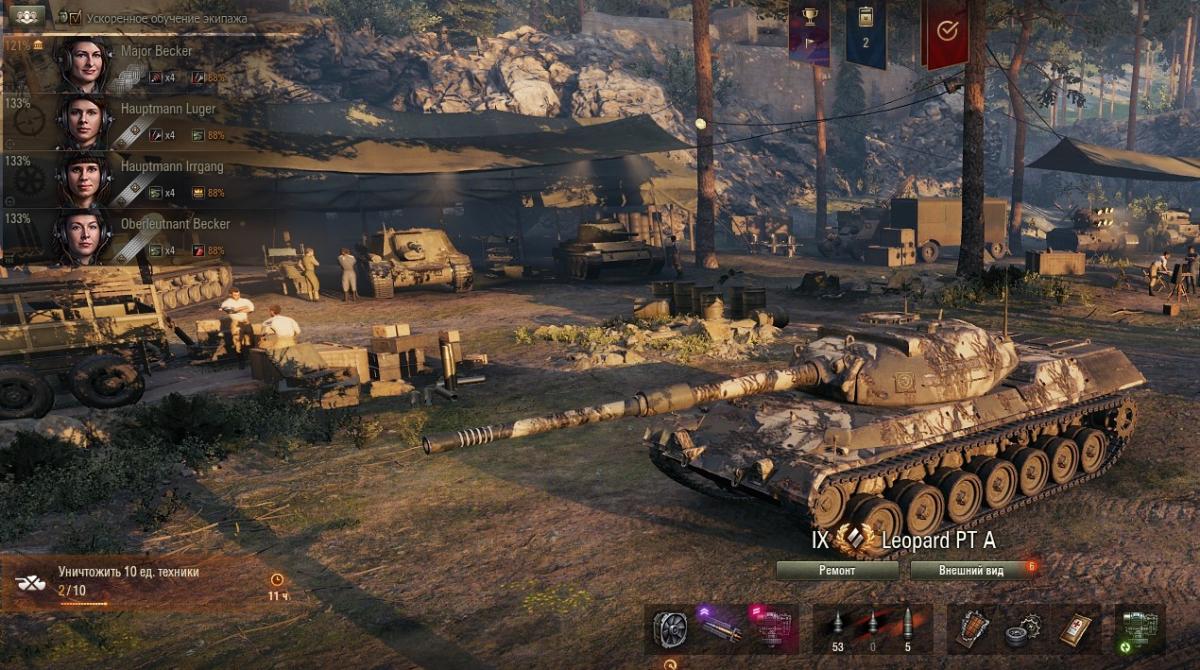This screenshot has width=1200, height=670.
Task: Select the gun rammer equipment slot
Action: point(720,628)
